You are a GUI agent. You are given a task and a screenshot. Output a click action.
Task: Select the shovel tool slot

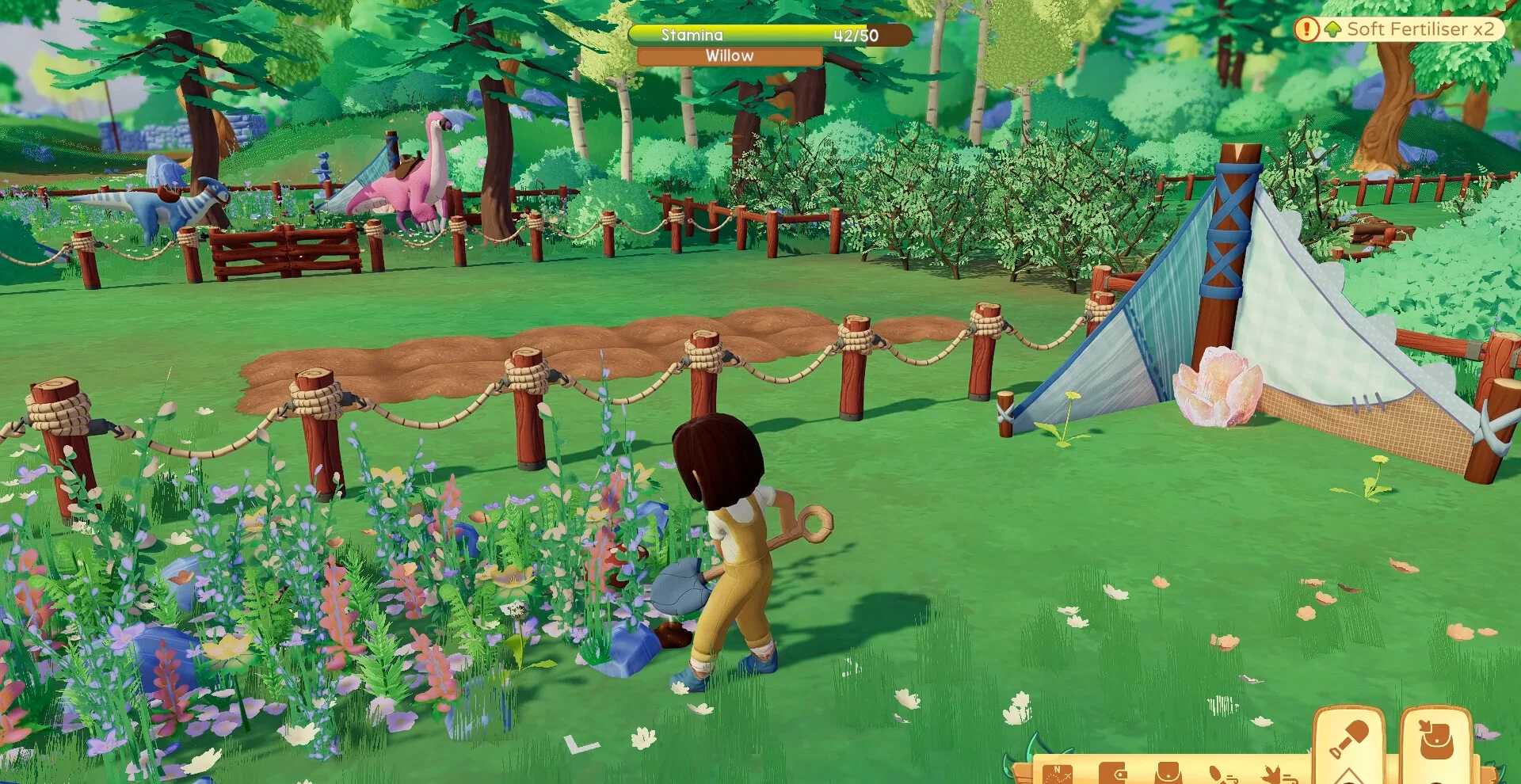(x=1348, y=742)
